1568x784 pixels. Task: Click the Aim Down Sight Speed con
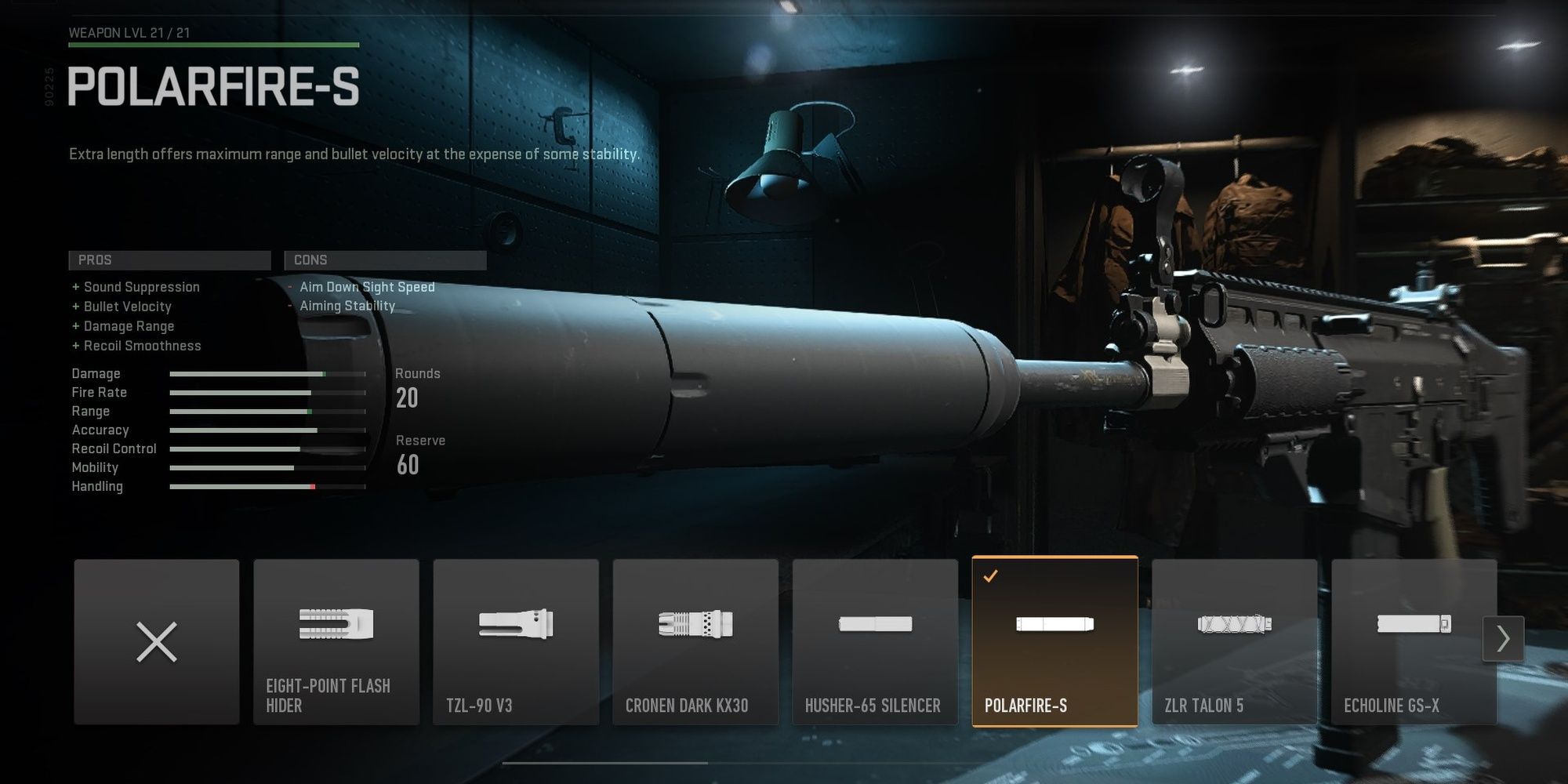click(x=365, y=287)
